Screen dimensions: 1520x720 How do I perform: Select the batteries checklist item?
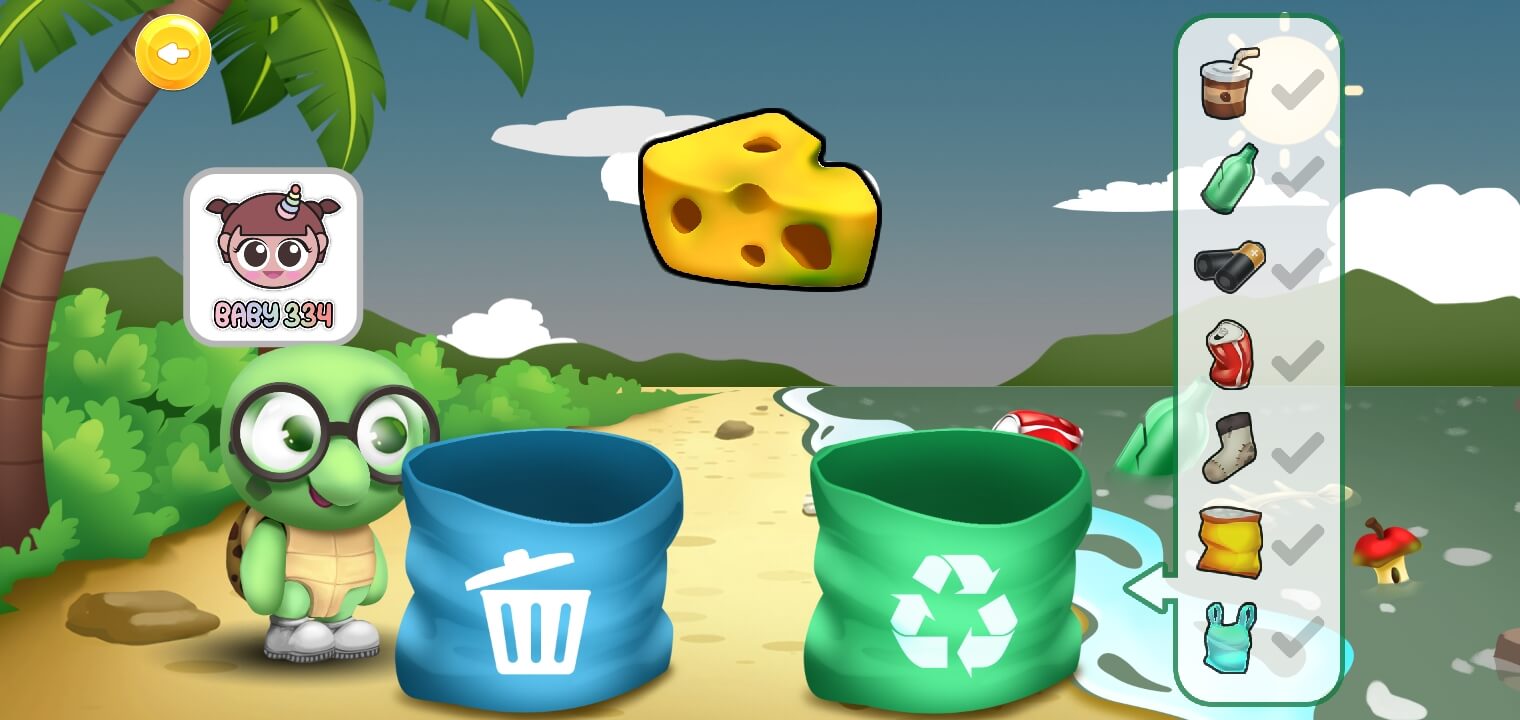tap(1229, 266)
